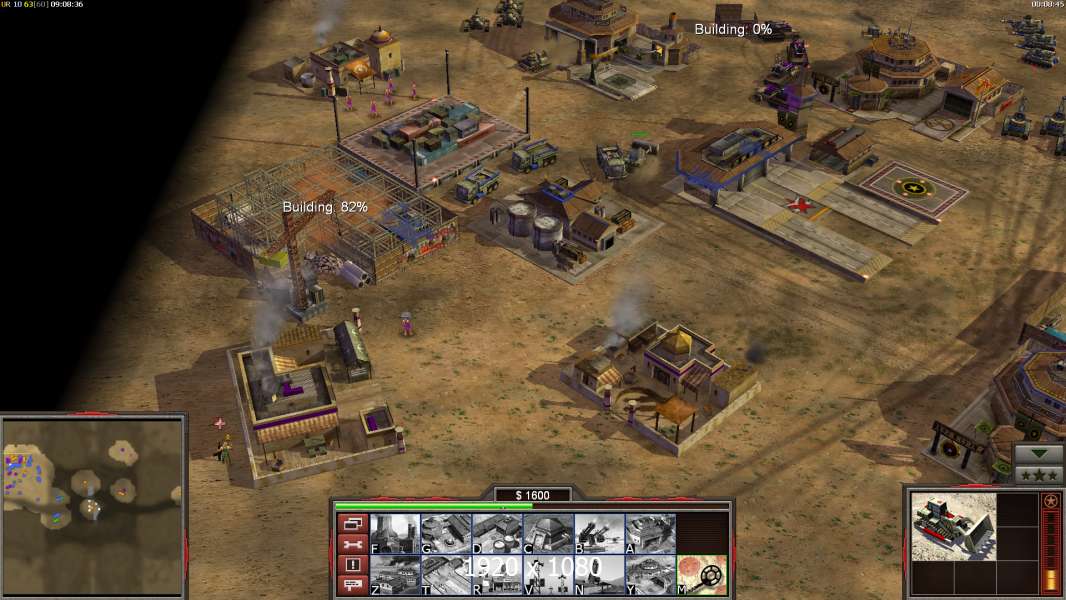Build the gattling cannon labeled B
This screenshot has width=1066, height=600.
click(x=599, y=533)
